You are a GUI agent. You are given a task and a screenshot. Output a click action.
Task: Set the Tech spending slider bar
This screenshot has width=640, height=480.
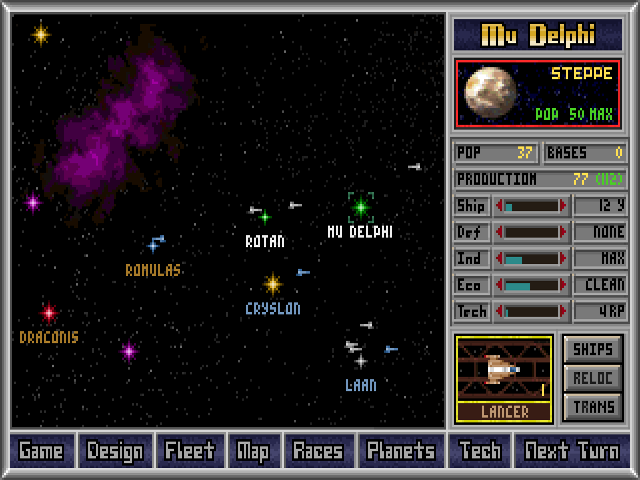(x=531, y=311)
